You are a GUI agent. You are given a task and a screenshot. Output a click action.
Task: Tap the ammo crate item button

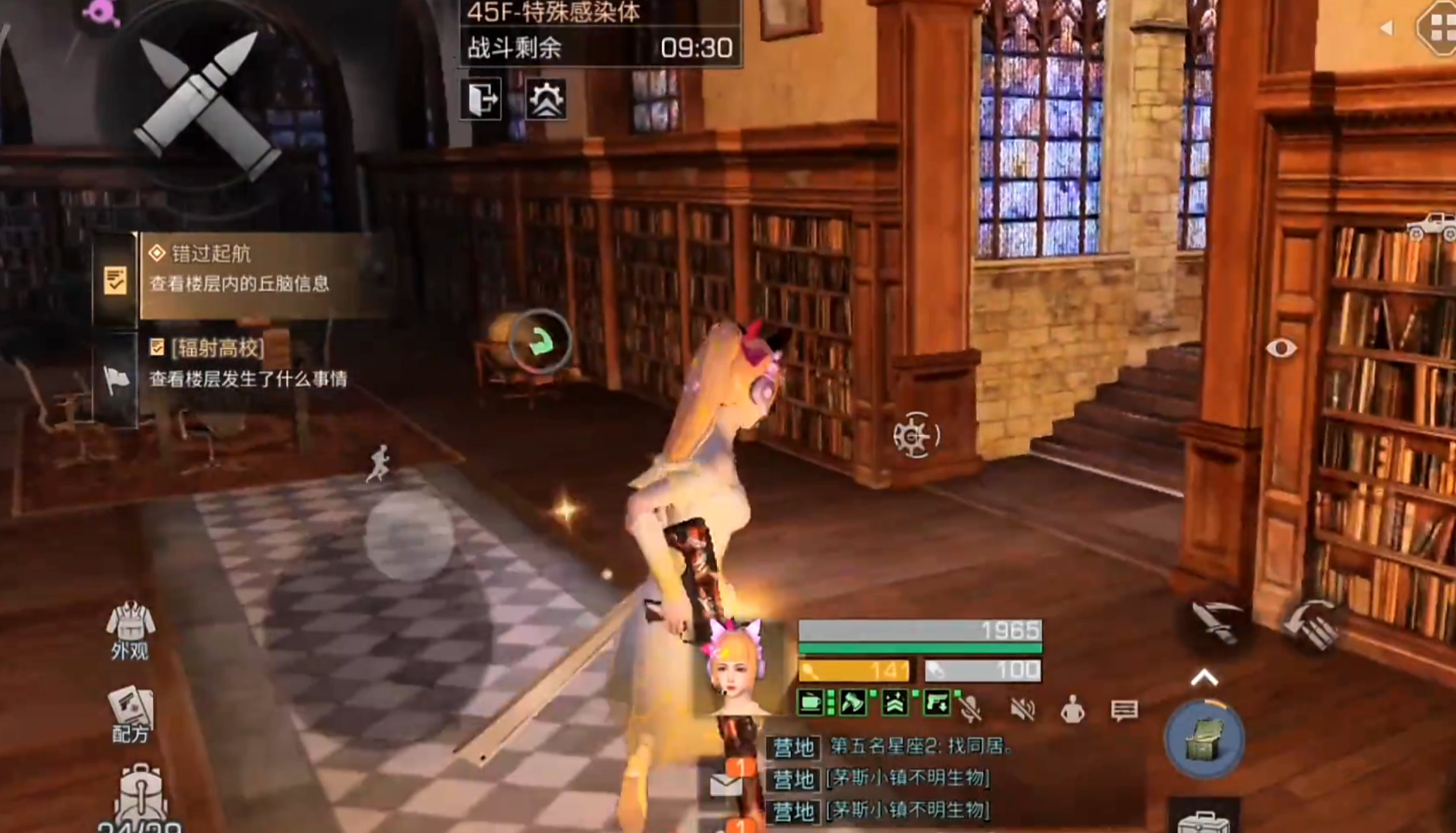(x=1205, y=739)
